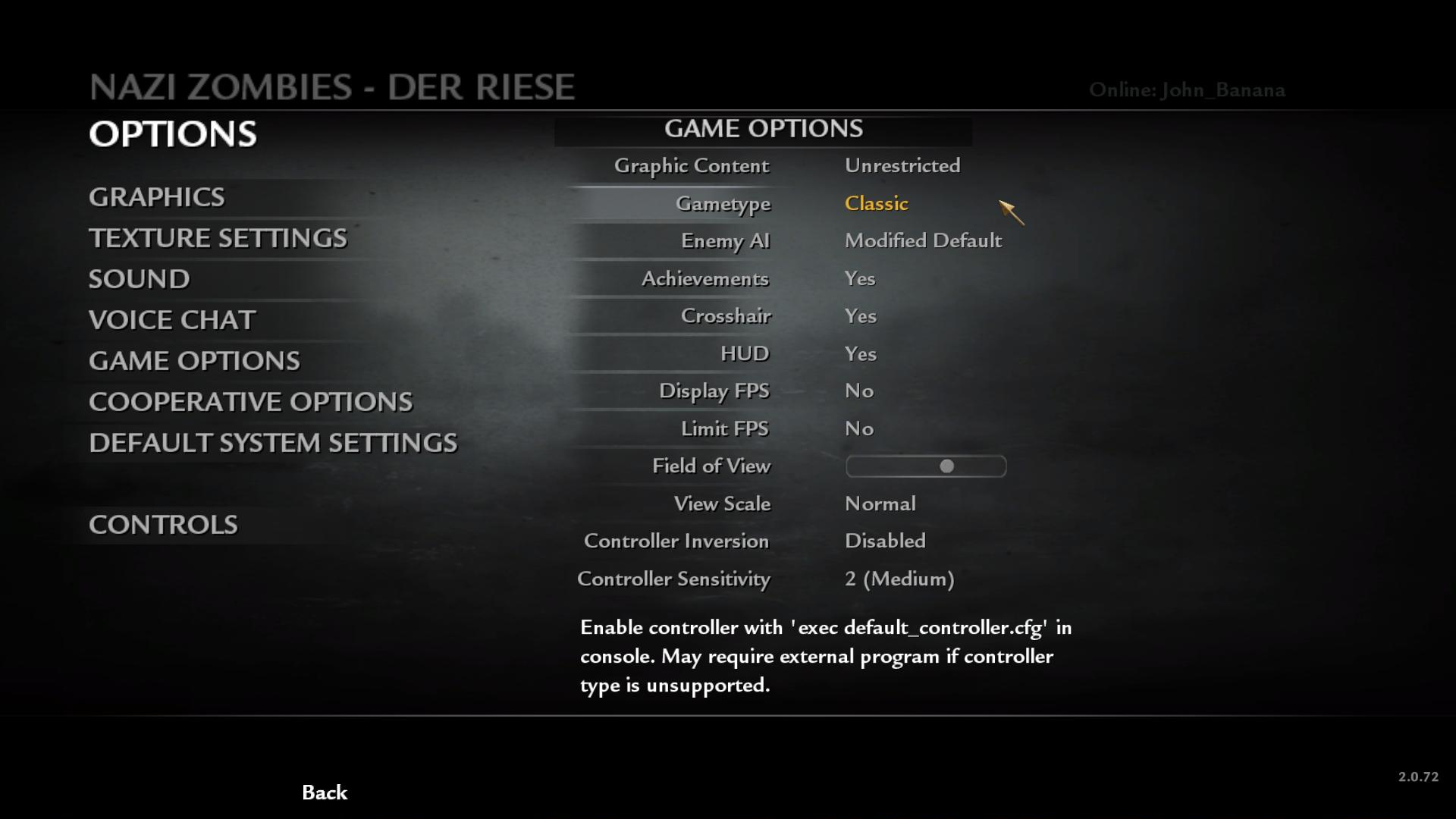Screen dimensions: 1456x819
Task: Open the SOUND settings section
Action: 139,279
